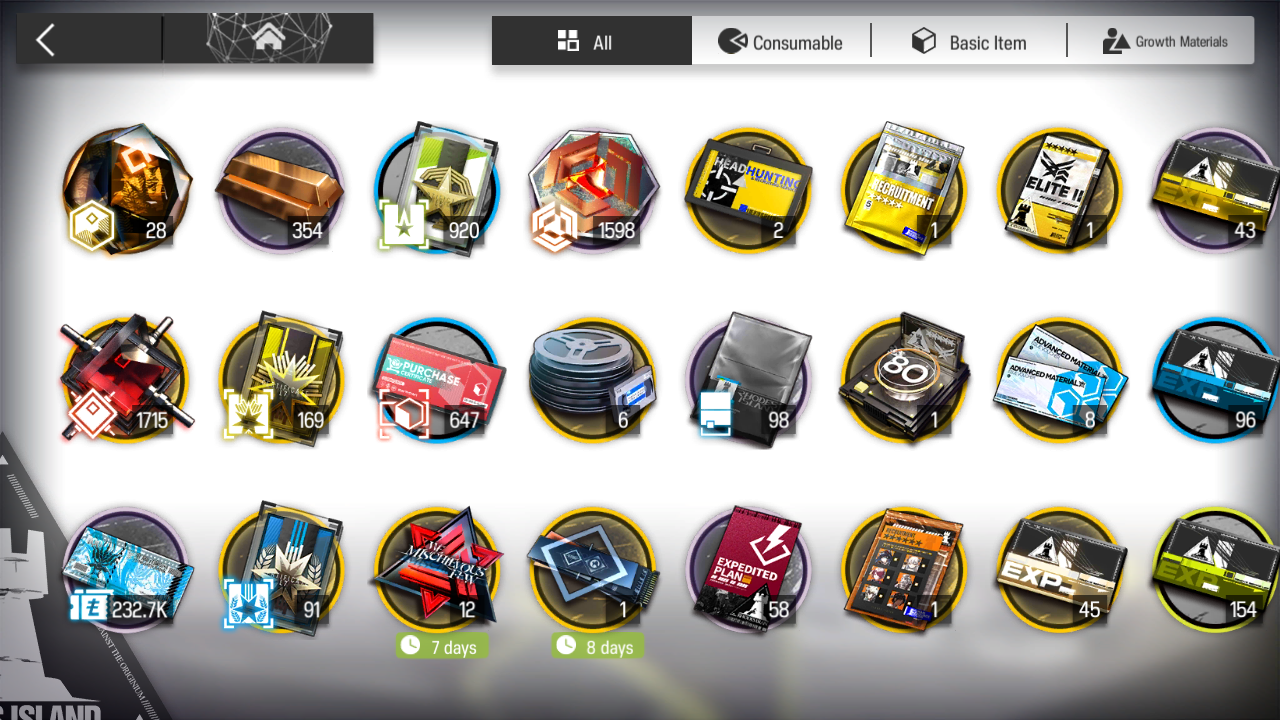Select the All items tab
This screenshot has width=1280, height=720.
pyautogui.click(x=591, y=42)
